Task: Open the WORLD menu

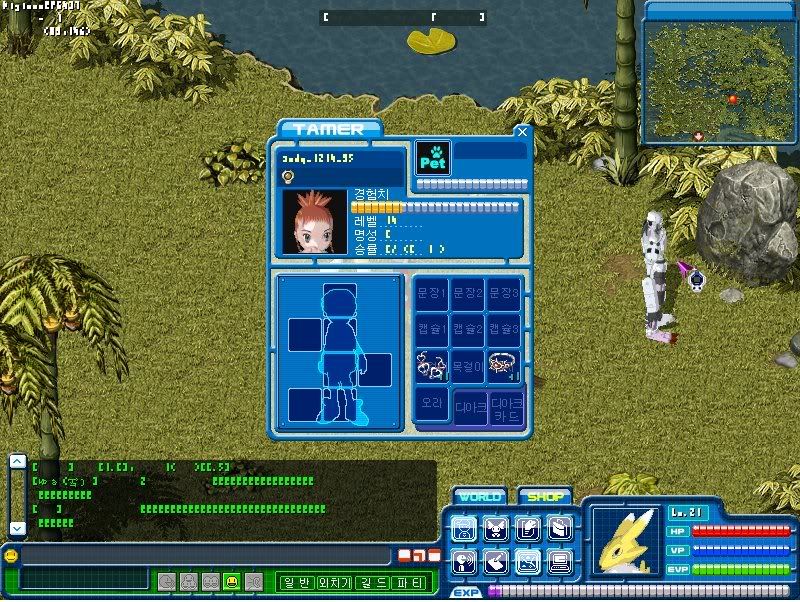Action: click(x=480, y=496)
